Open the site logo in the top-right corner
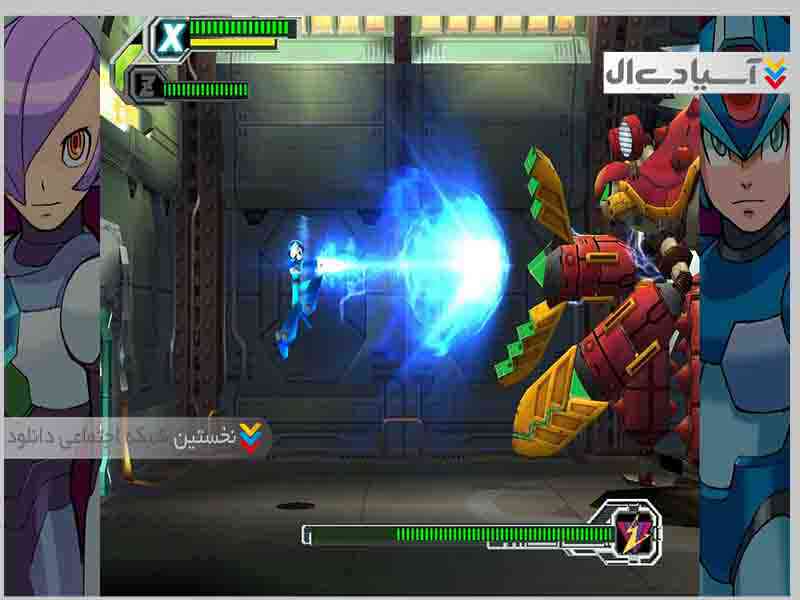The width and height of the screenshot is (800, 600). (696, 73)
